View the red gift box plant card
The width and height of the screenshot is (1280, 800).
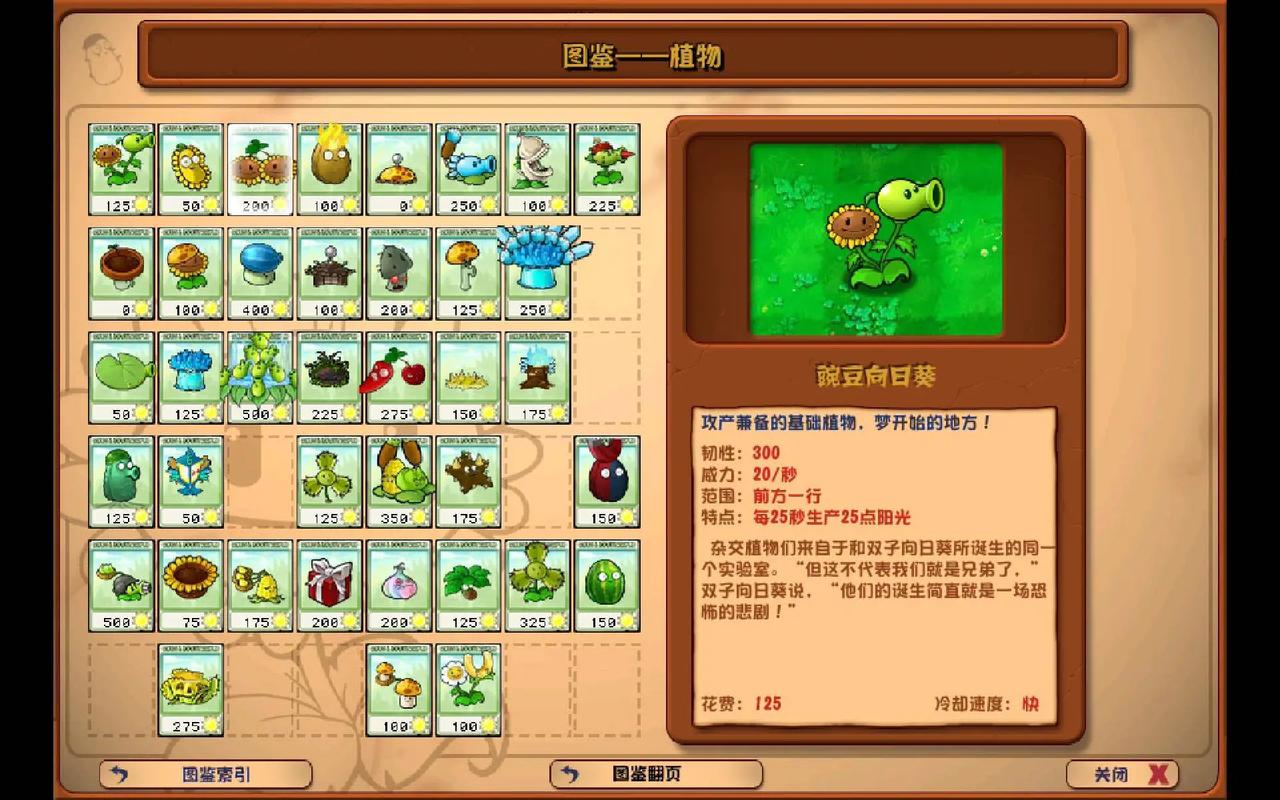click(x=329, y=585)
